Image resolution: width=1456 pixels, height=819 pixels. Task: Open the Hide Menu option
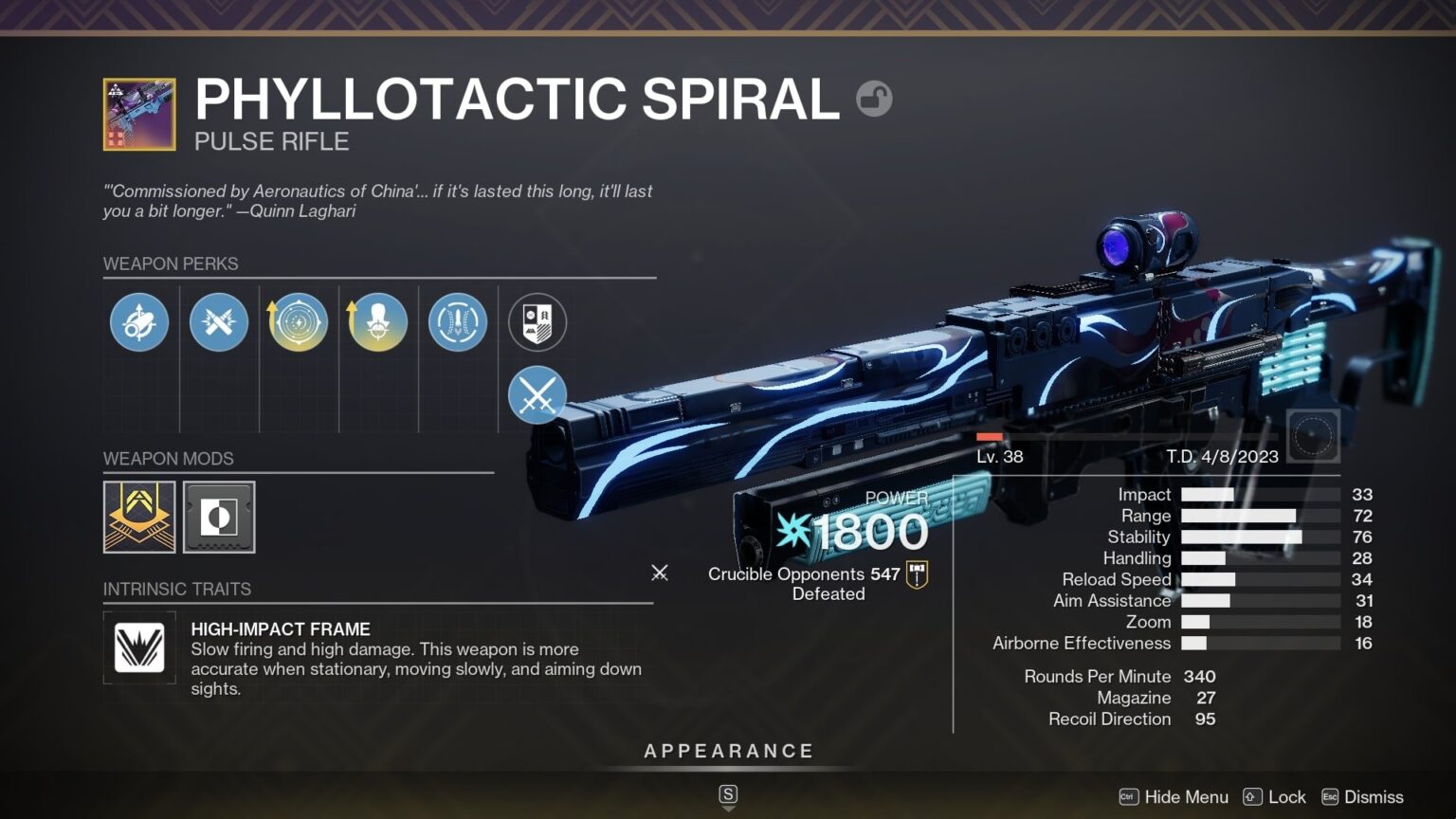click(x=1186, y=797)
